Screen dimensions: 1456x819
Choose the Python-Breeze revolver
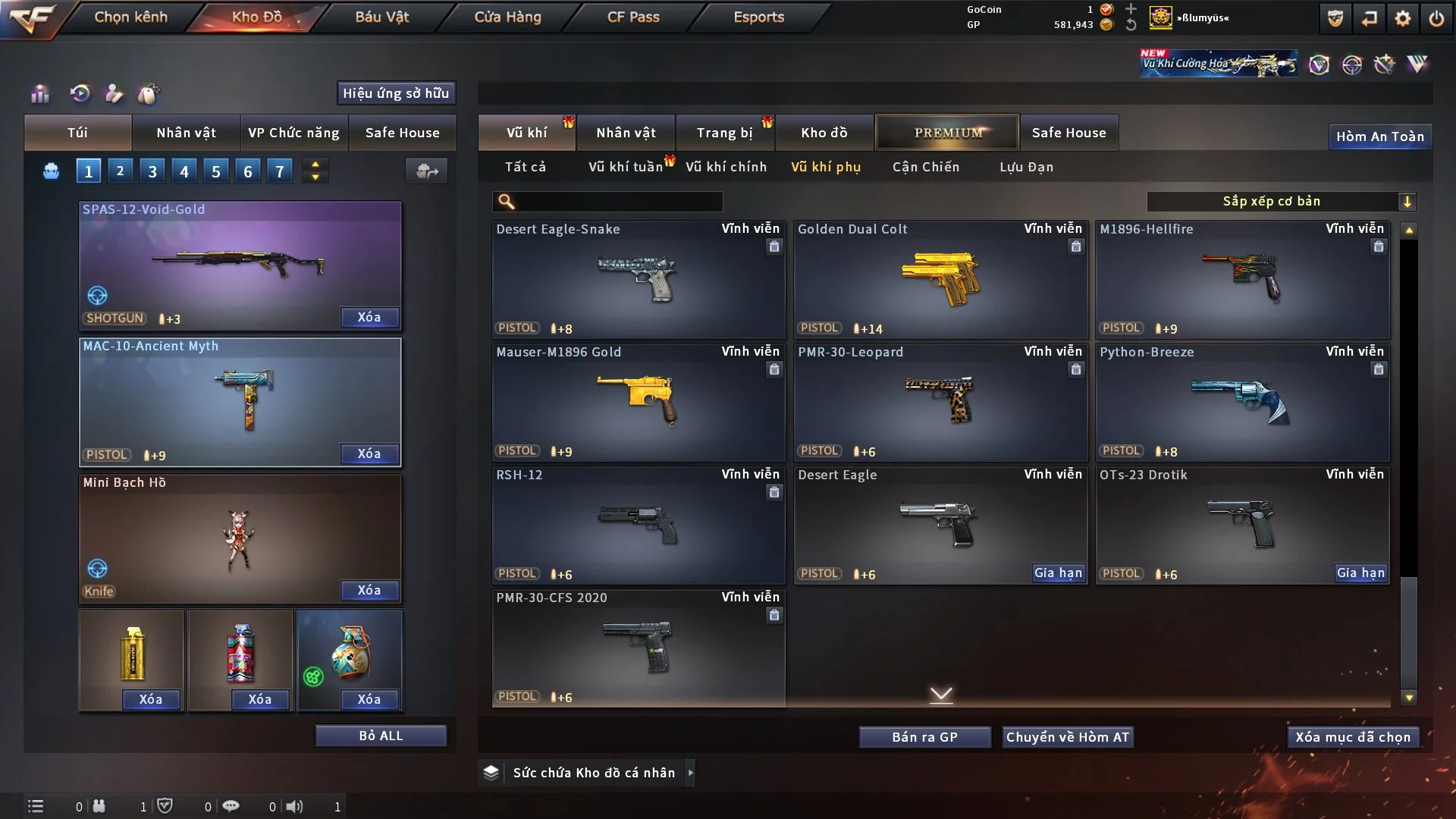coord(1242,402)
